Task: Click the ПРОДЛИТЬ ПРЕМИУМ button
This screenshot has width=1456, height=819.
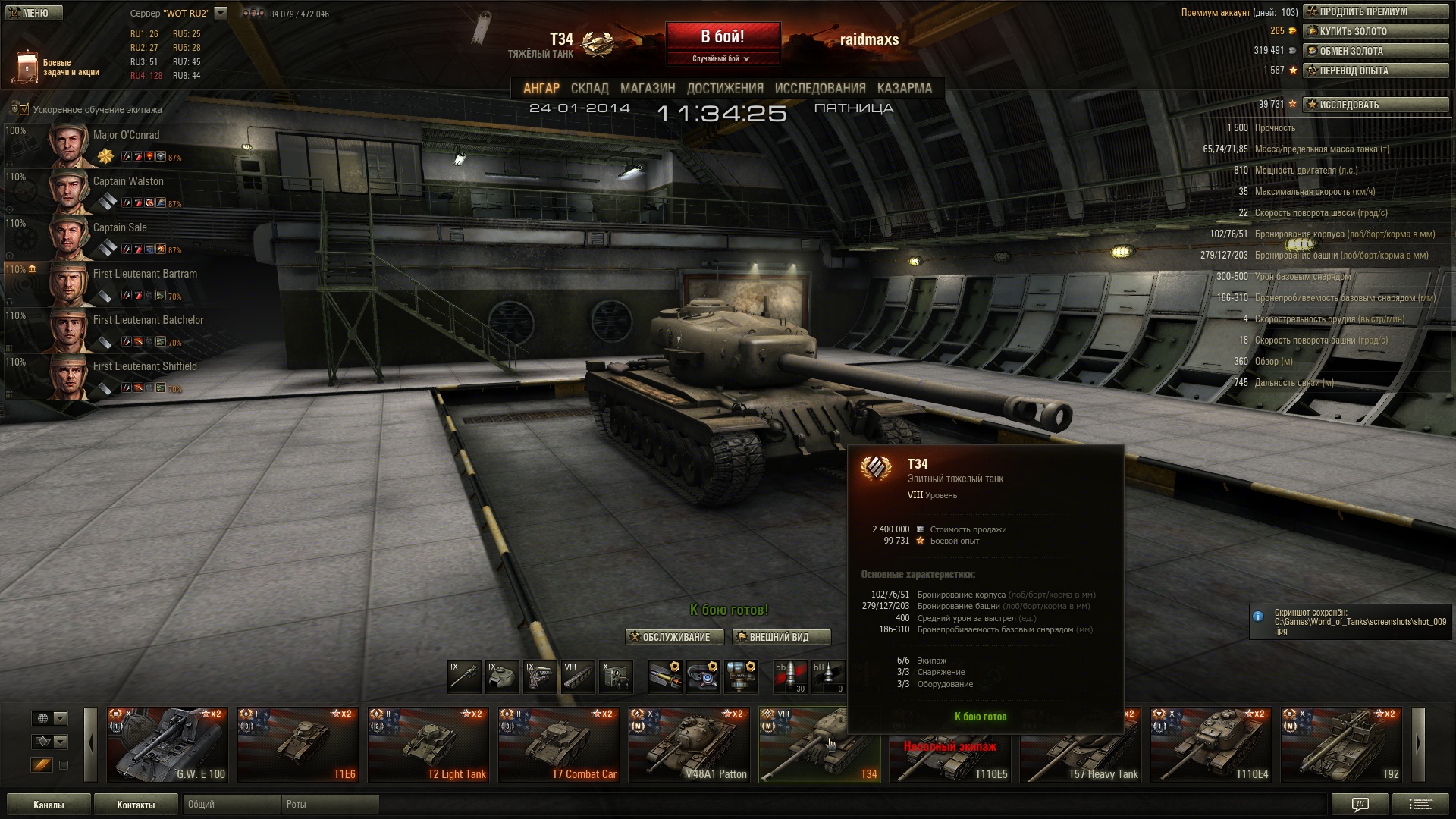Action: point(1375,11)
